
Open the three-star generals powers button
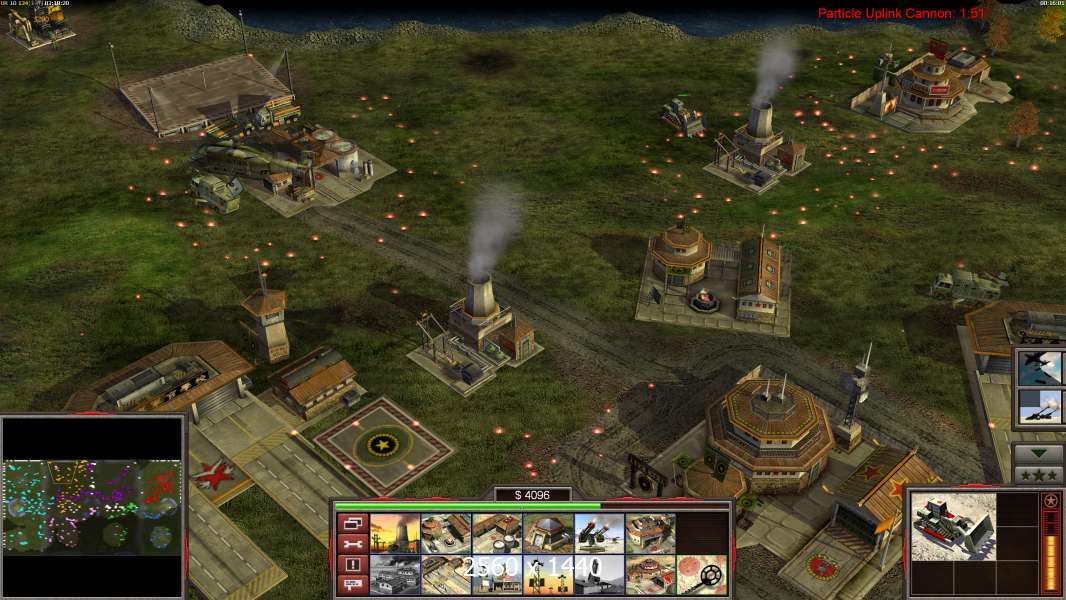(1038, 474)
